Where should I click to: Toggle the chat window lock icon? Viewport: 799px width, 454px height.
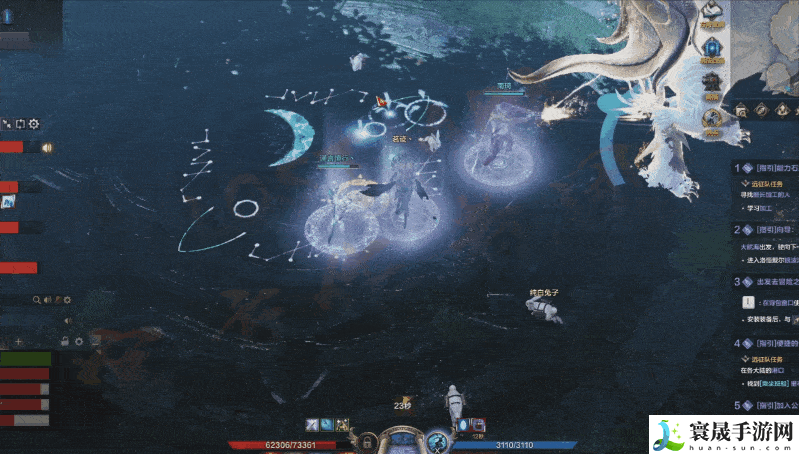65,342
